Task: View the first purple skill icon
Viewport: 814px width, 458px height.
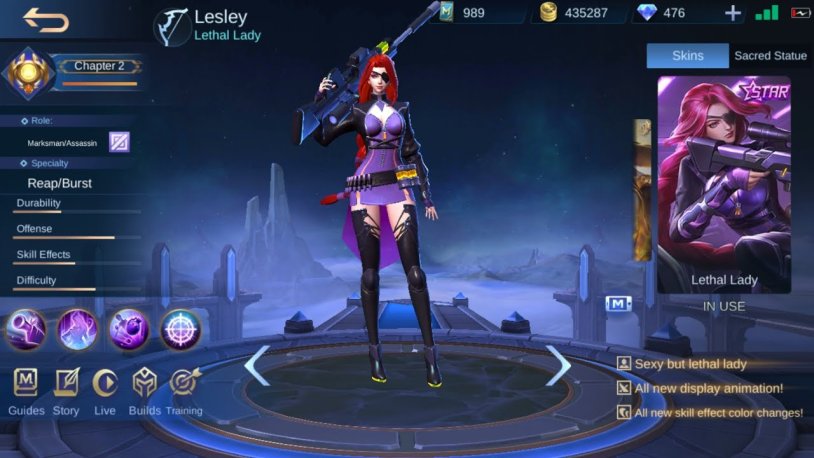Action: [26, 329]
